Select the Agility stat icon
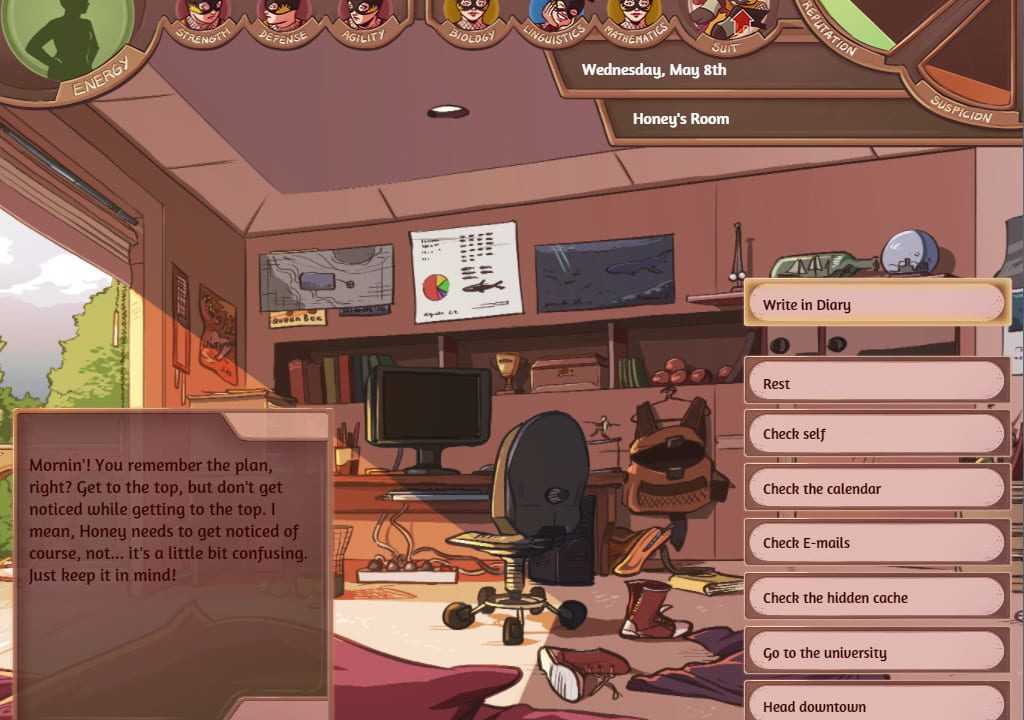Viewport: 1024px width, 720px height. pos(363,14)
